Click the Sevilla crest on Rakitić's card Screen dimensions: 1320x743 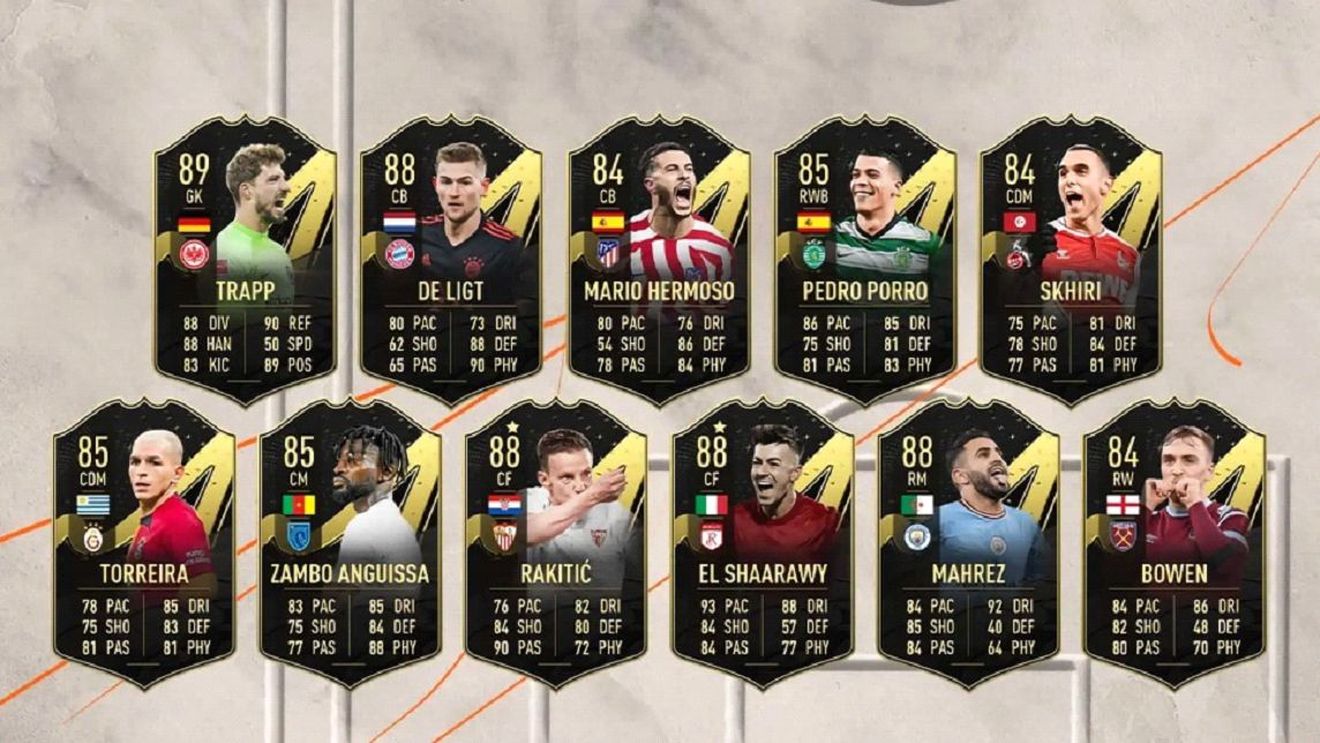pos(505,536)
